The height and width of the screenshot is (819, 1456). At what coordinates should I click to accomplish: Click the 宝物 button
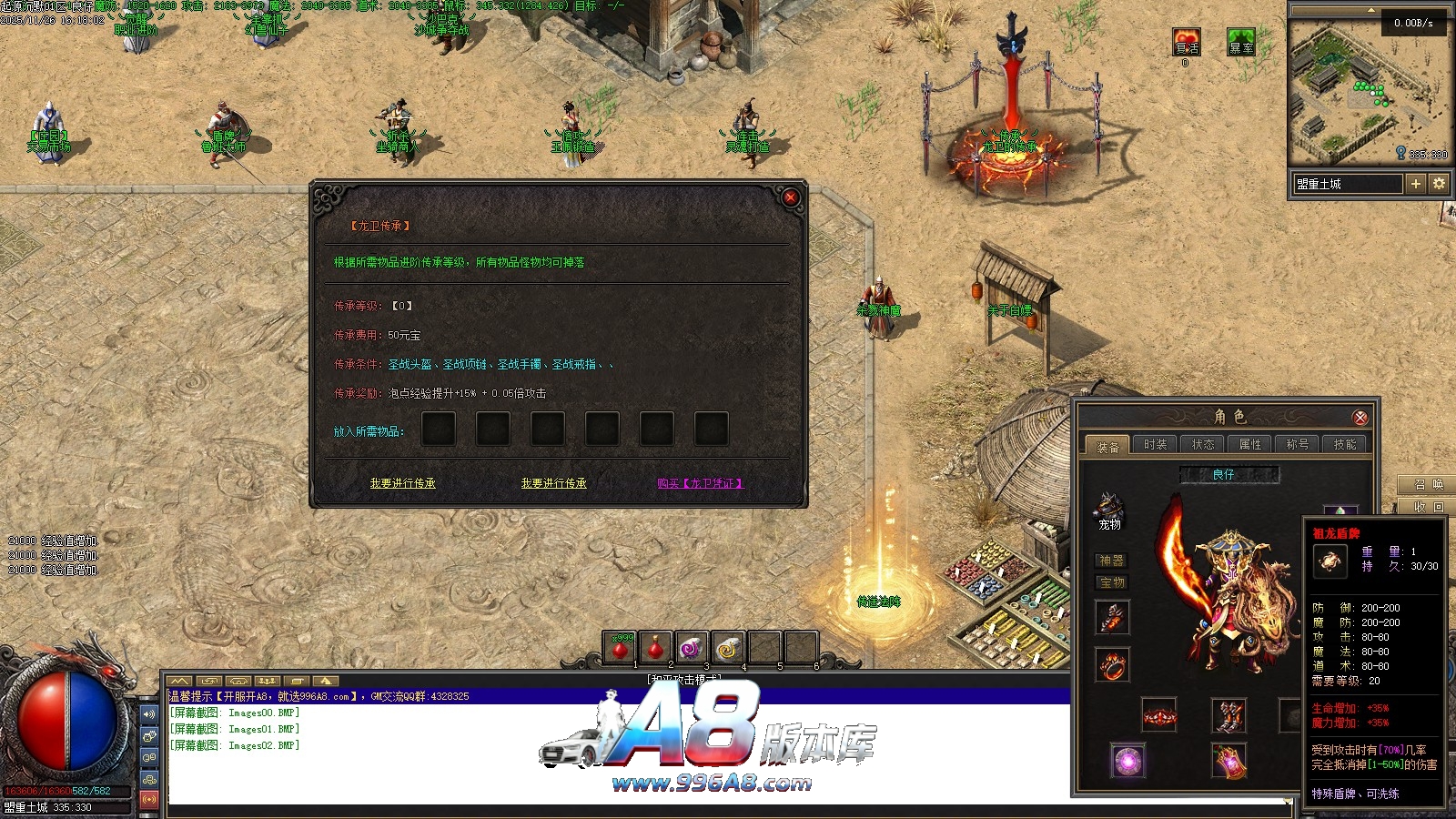(x=1111, y=582)
